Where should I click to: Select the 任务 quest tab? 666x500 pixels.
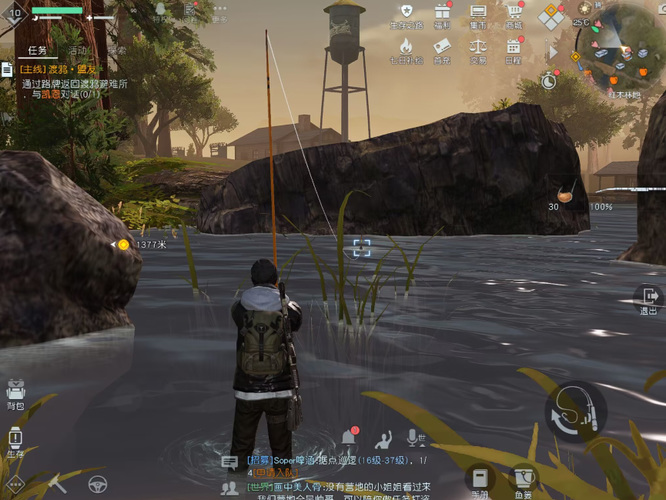(x=38, y=50)
